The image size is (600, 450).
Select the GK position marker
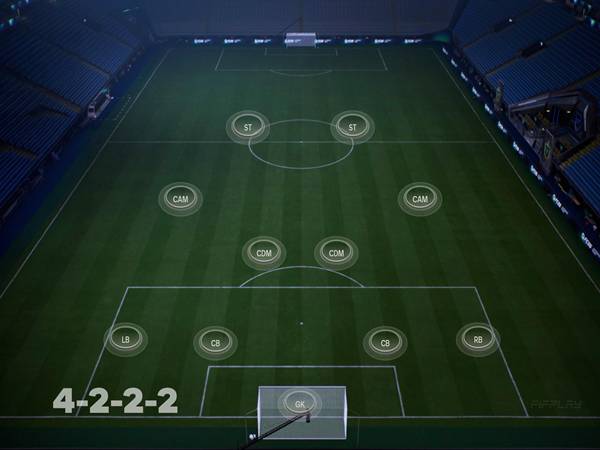[x=299, y=404]
